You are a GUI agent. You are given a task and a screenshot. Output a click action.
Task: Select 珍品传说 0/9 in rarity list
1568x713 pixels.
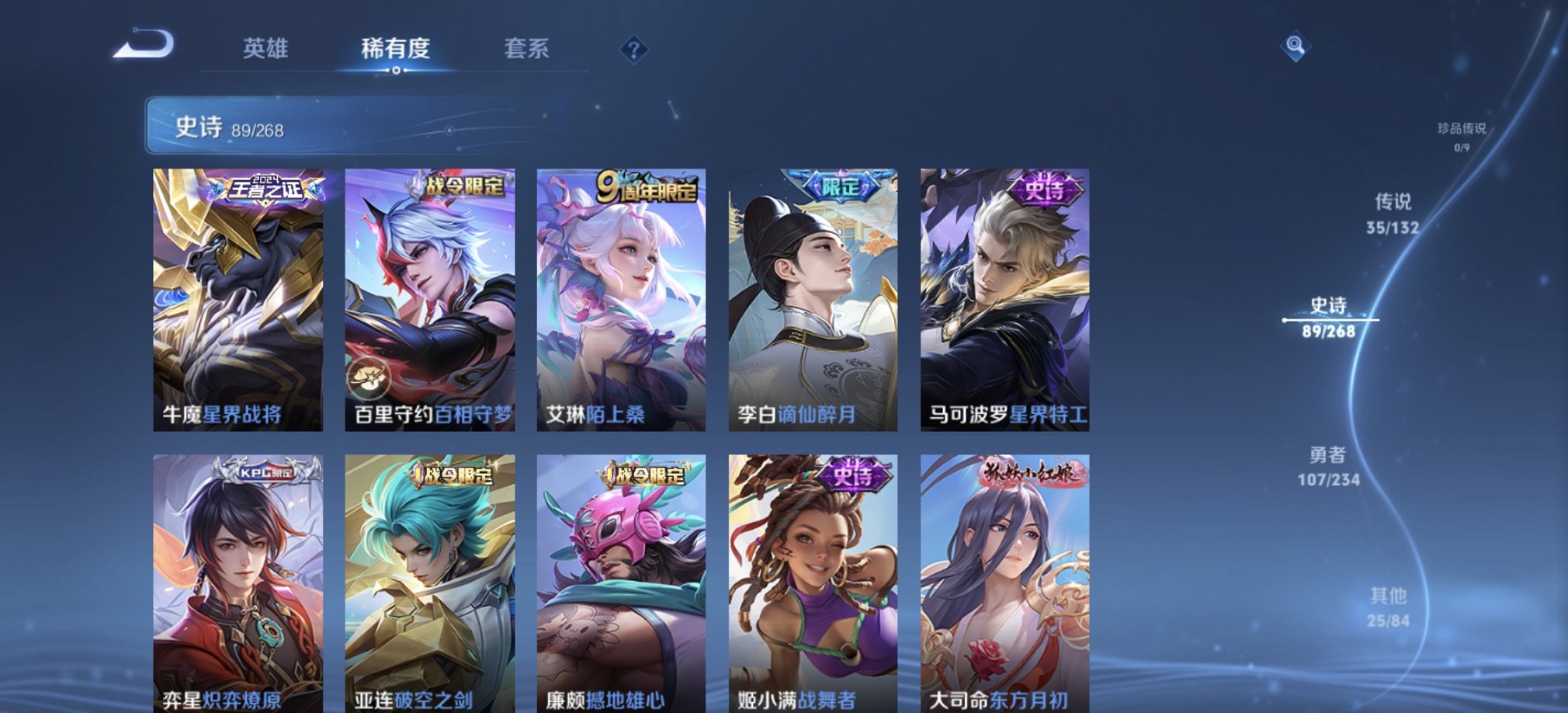pyautogui.click(x=1460, y=132)
